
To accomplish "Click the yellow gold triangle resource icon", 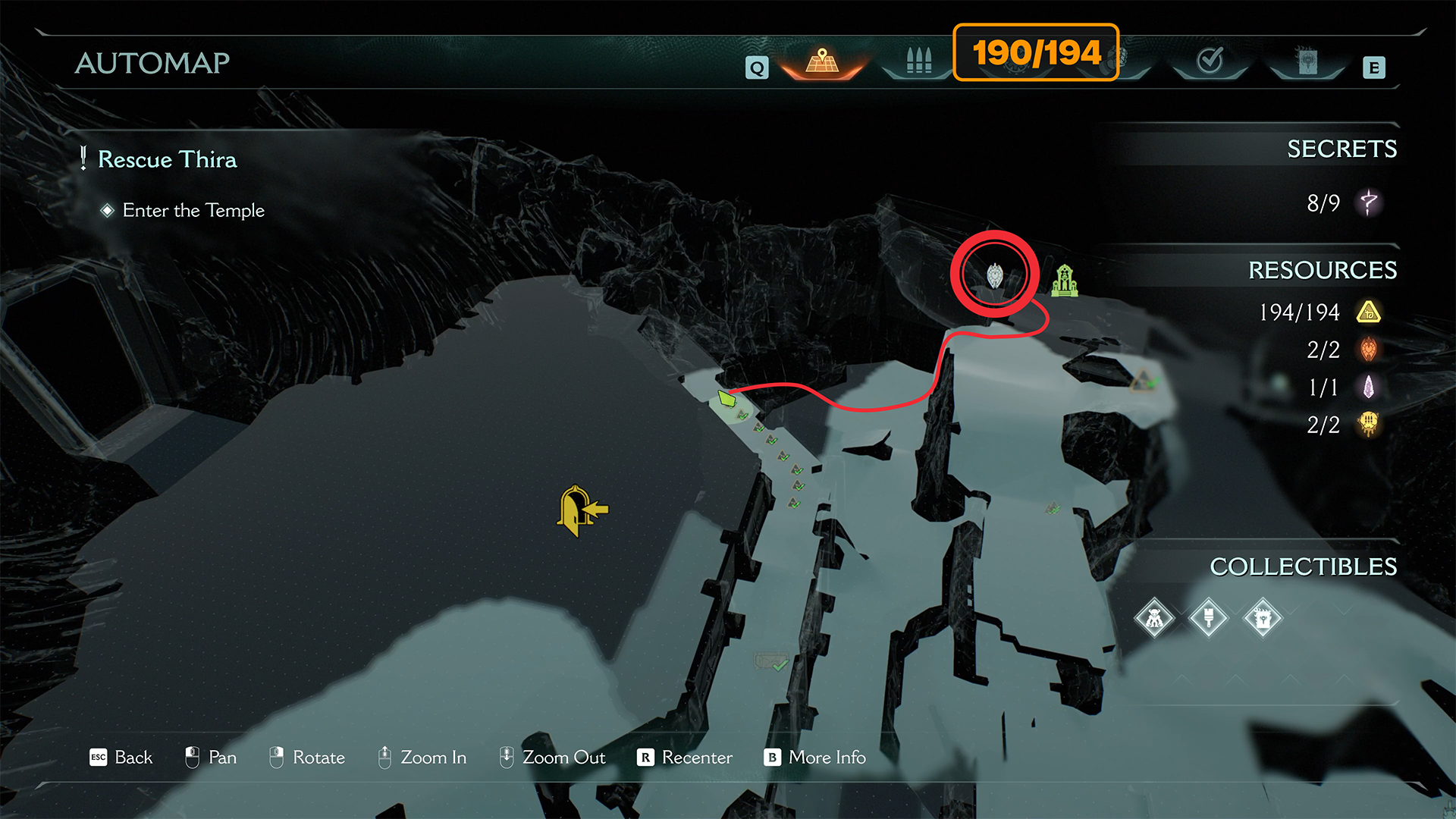I will click(x=1369, y=312).
